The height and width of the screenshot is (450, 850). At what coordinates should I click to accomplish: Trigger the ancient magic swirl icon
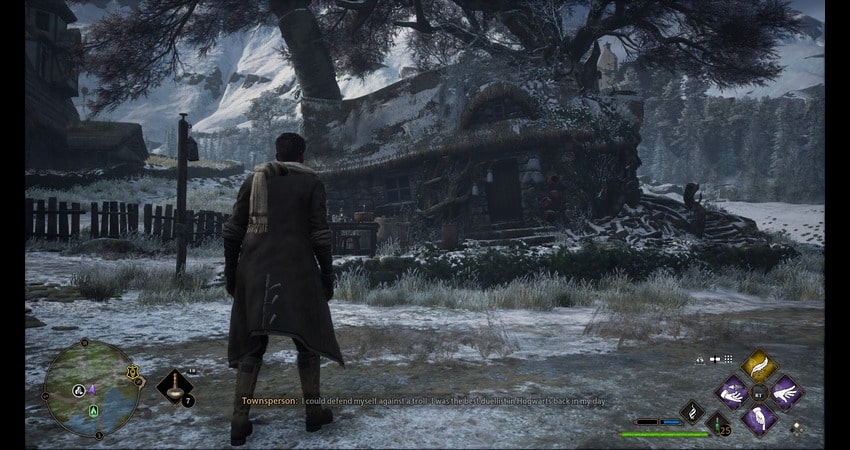(x=691, y=410)
